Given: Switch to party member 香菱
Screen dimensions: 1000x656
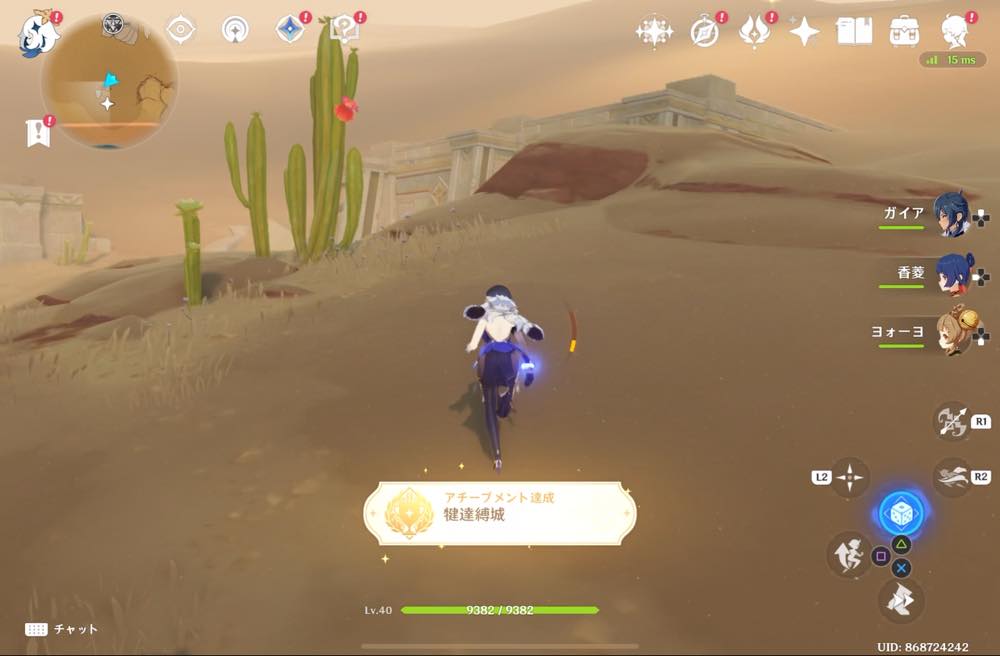Looking at the screenshot, I should [950, 273].
